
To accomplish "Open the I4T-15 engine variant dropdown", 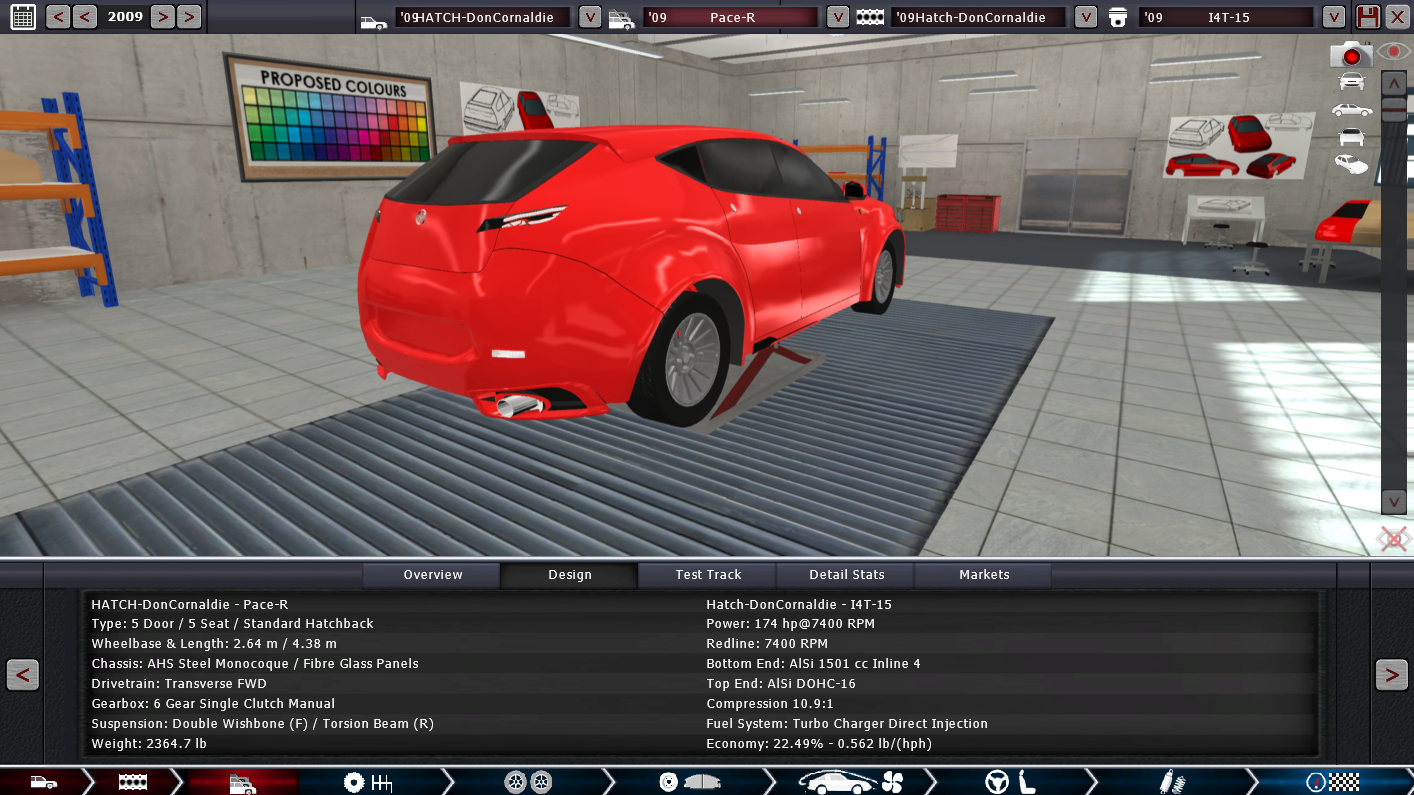I will [x=1333, y=17].
